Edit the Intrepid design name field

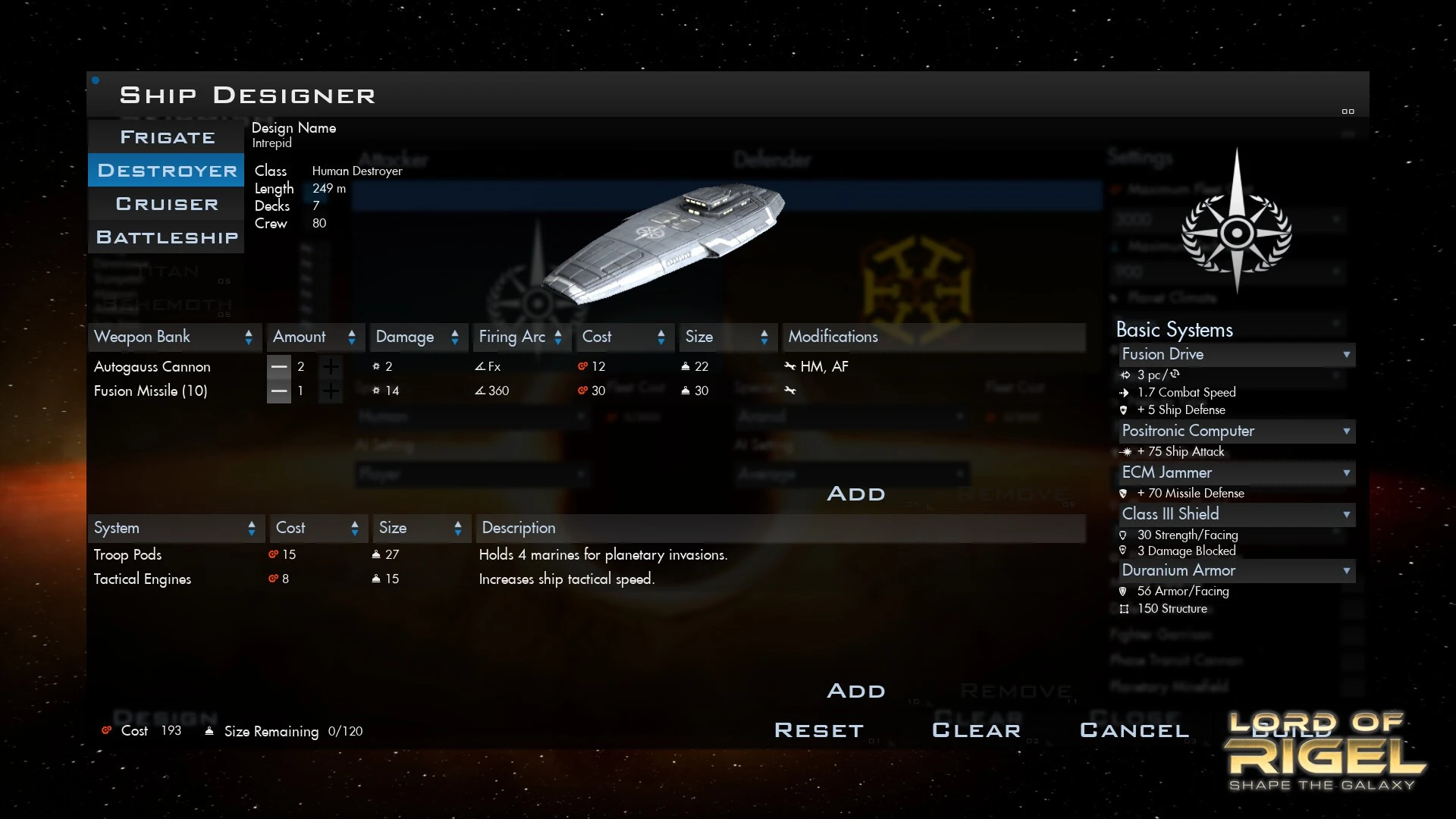[x=271, y=143]
